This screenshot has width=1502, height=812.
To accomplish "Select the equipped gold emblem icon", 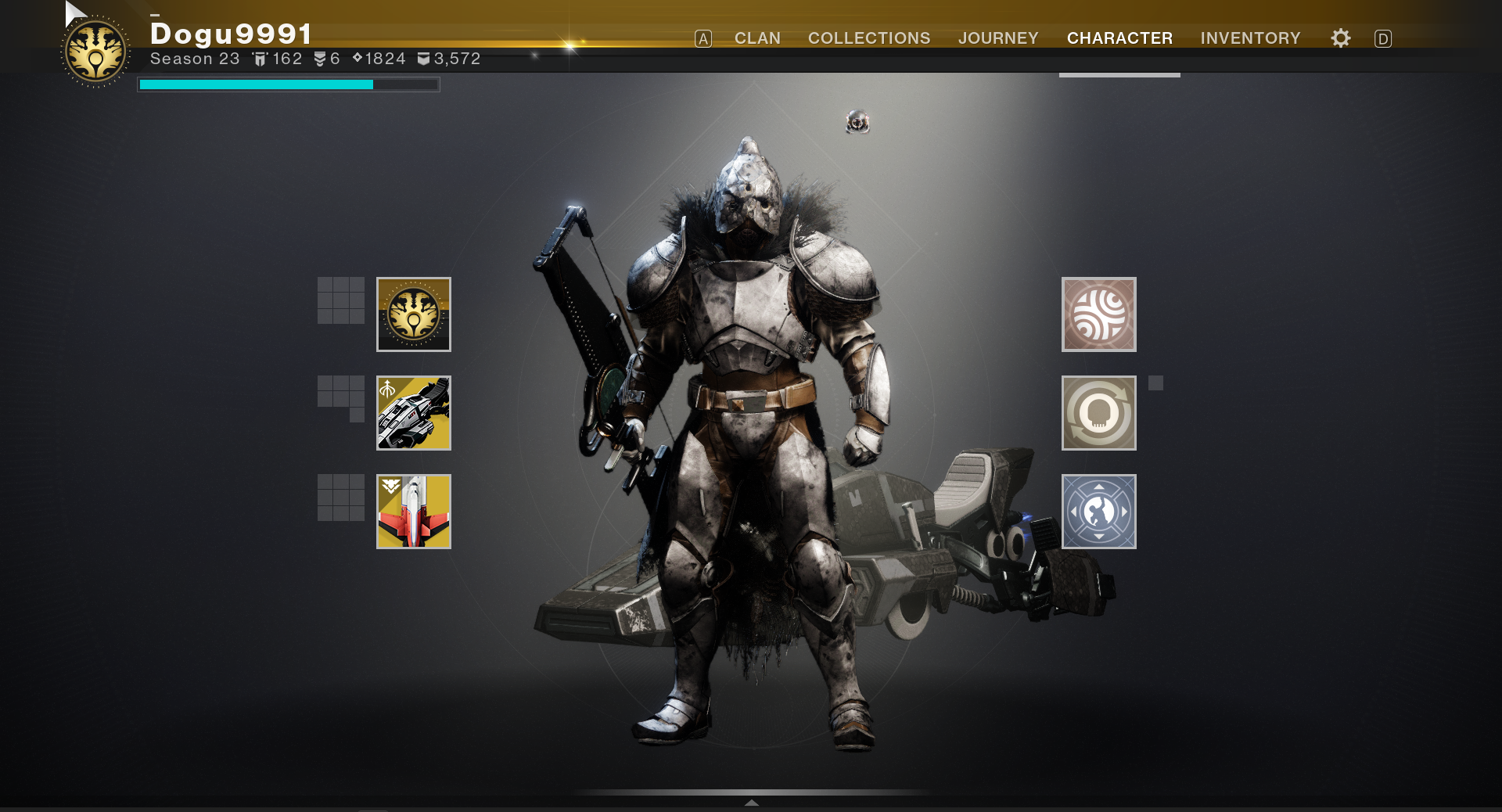I will tap(413, 314).
